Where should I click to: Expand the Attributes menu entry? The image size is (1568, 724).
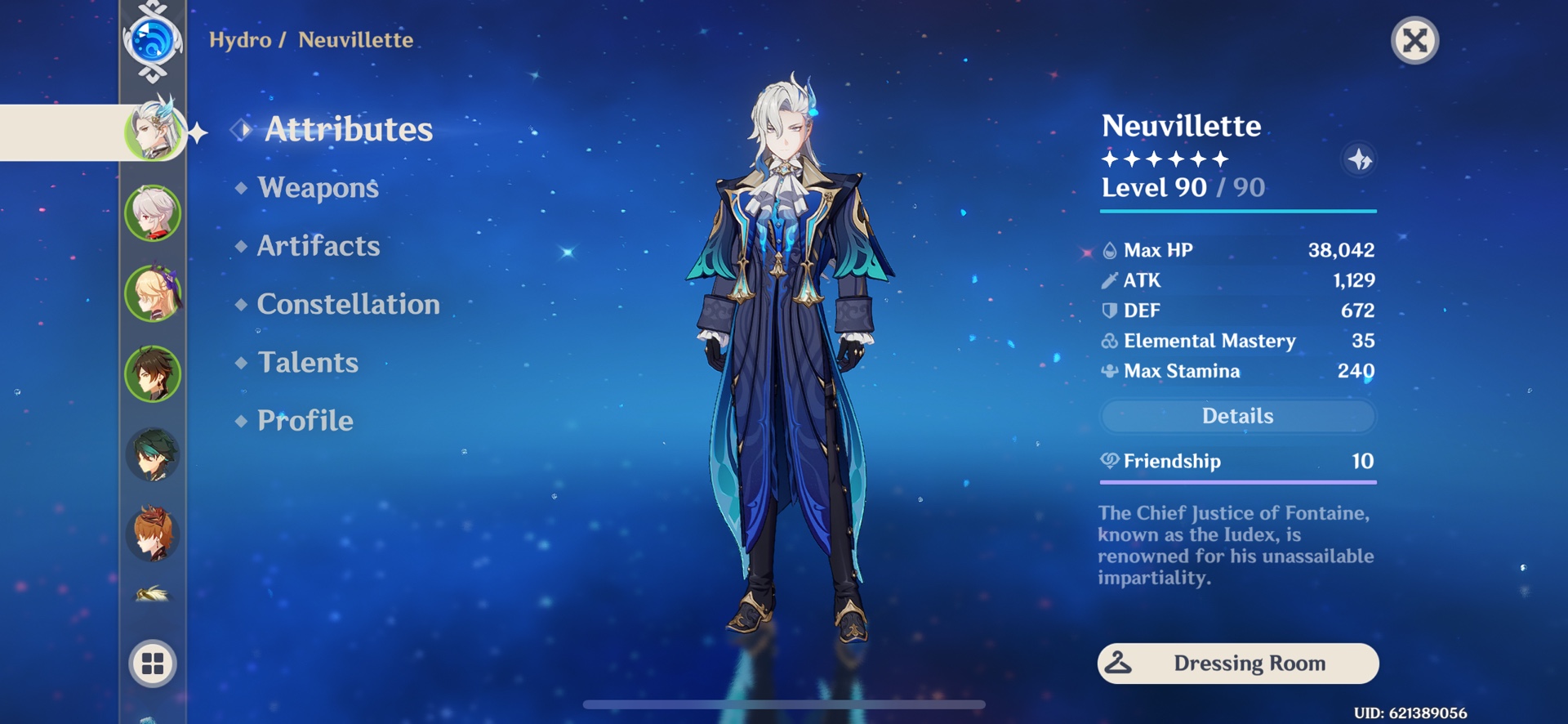click(x=350, y=128)
